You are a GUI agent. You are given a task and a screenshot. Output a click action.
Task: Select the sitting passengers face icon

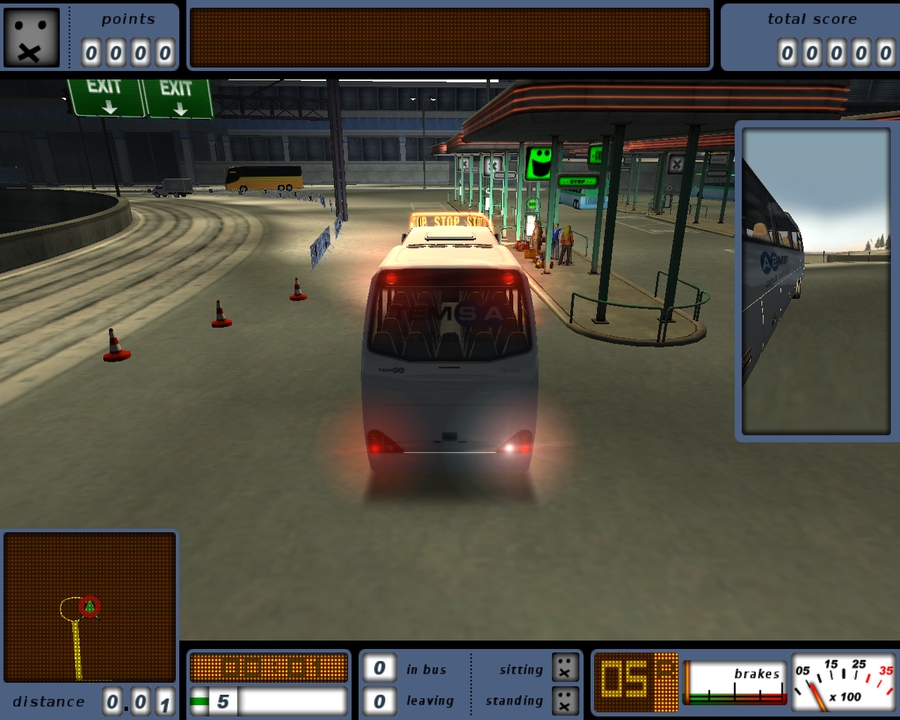(x=565, y=668)
